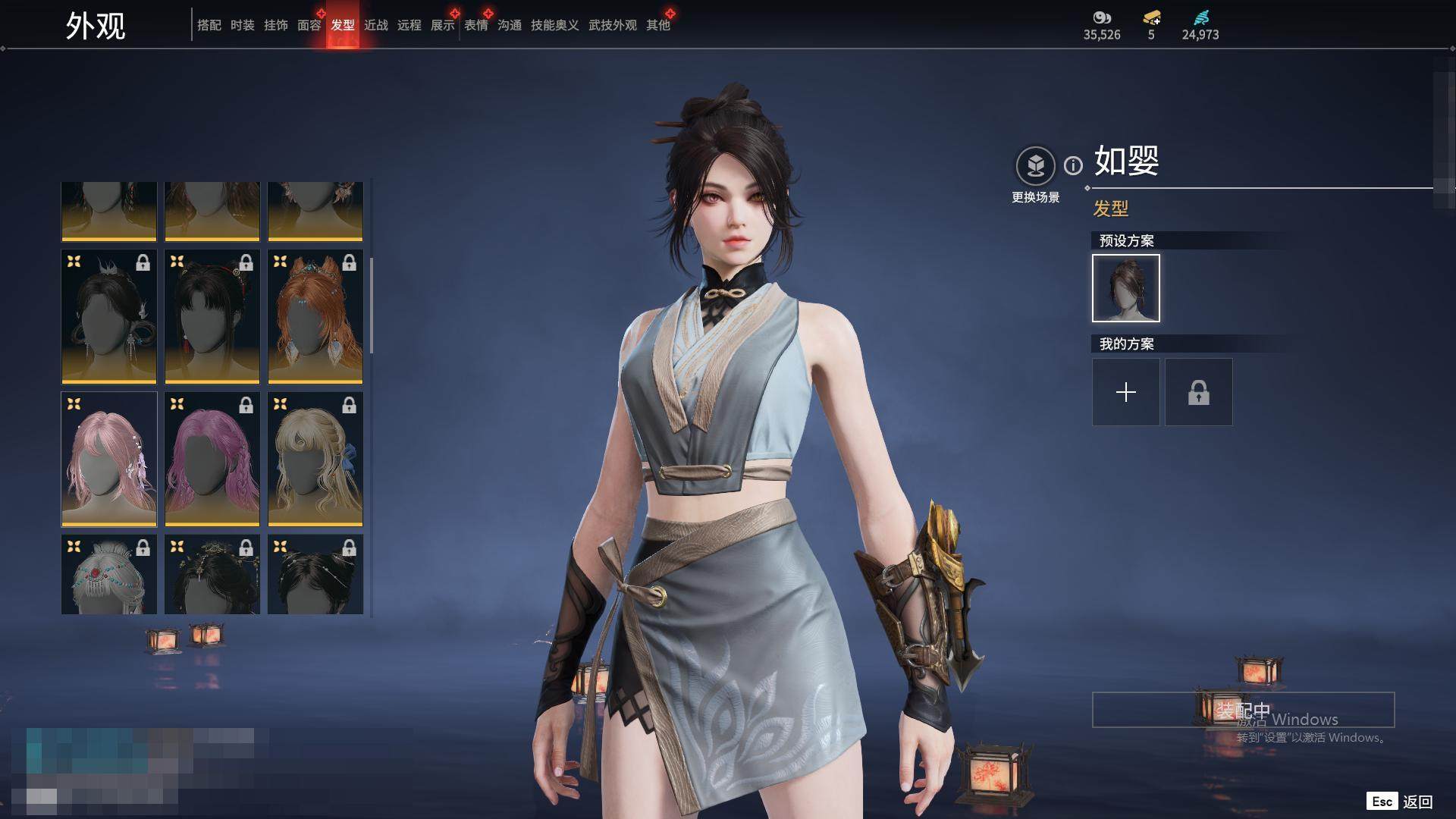This screenshot has width=1456, height=819.
Task: Switch to the 搭配 tab
Action: coord(209,25)
